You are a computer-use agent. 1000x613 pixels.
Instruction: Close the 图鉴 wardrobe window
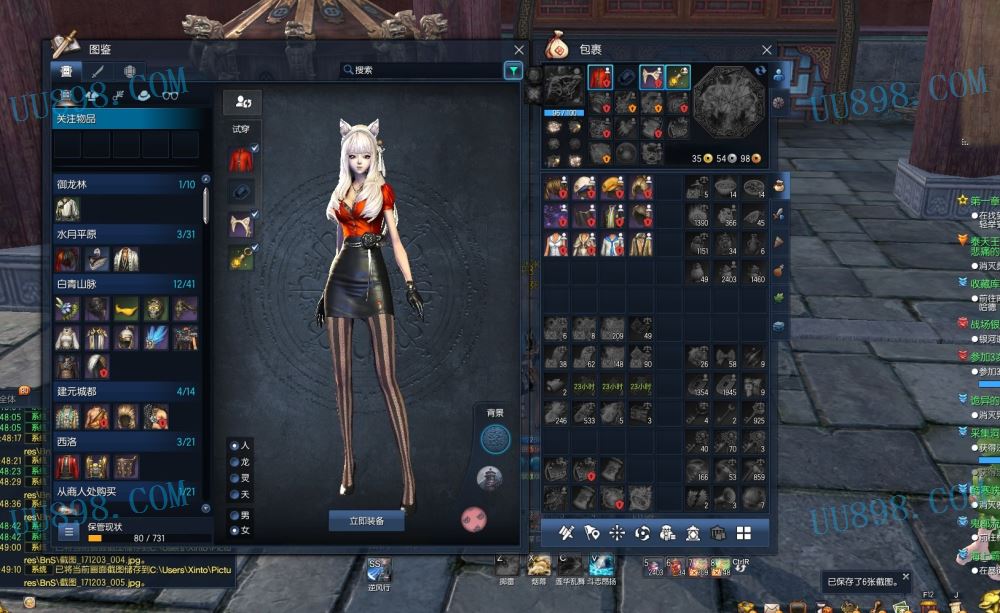[519, 49]
